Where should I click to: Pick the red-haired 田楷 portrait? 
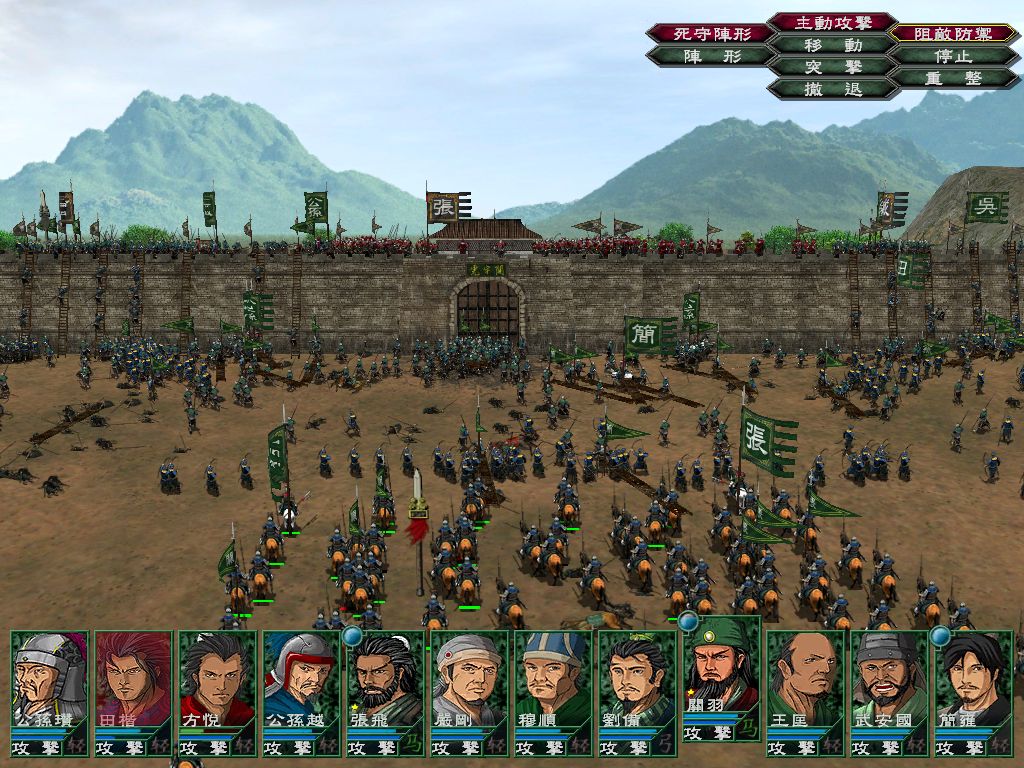[x=133, y=680]
